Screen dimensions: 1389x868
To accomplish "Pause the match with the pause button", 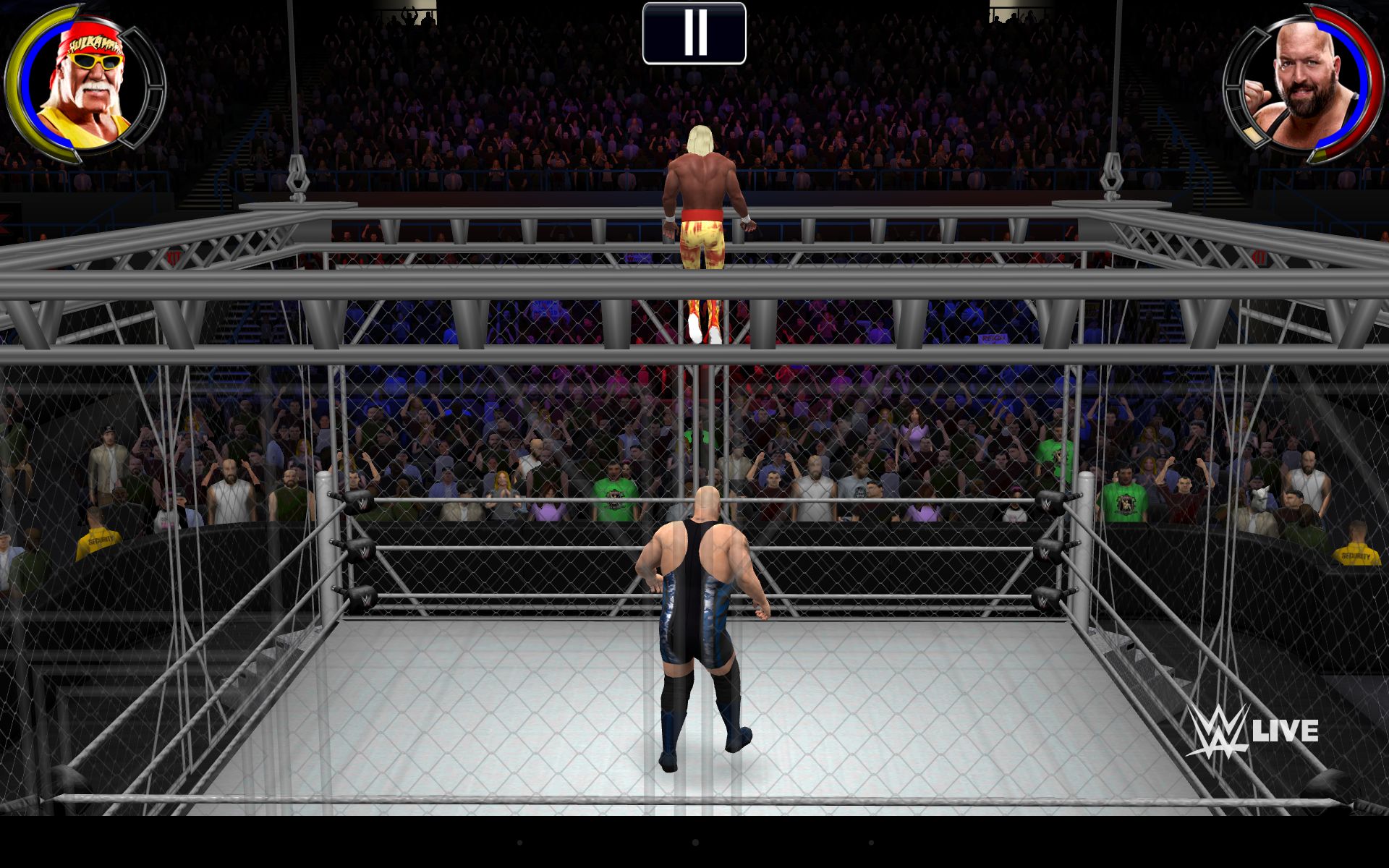I will coord(694,33).
